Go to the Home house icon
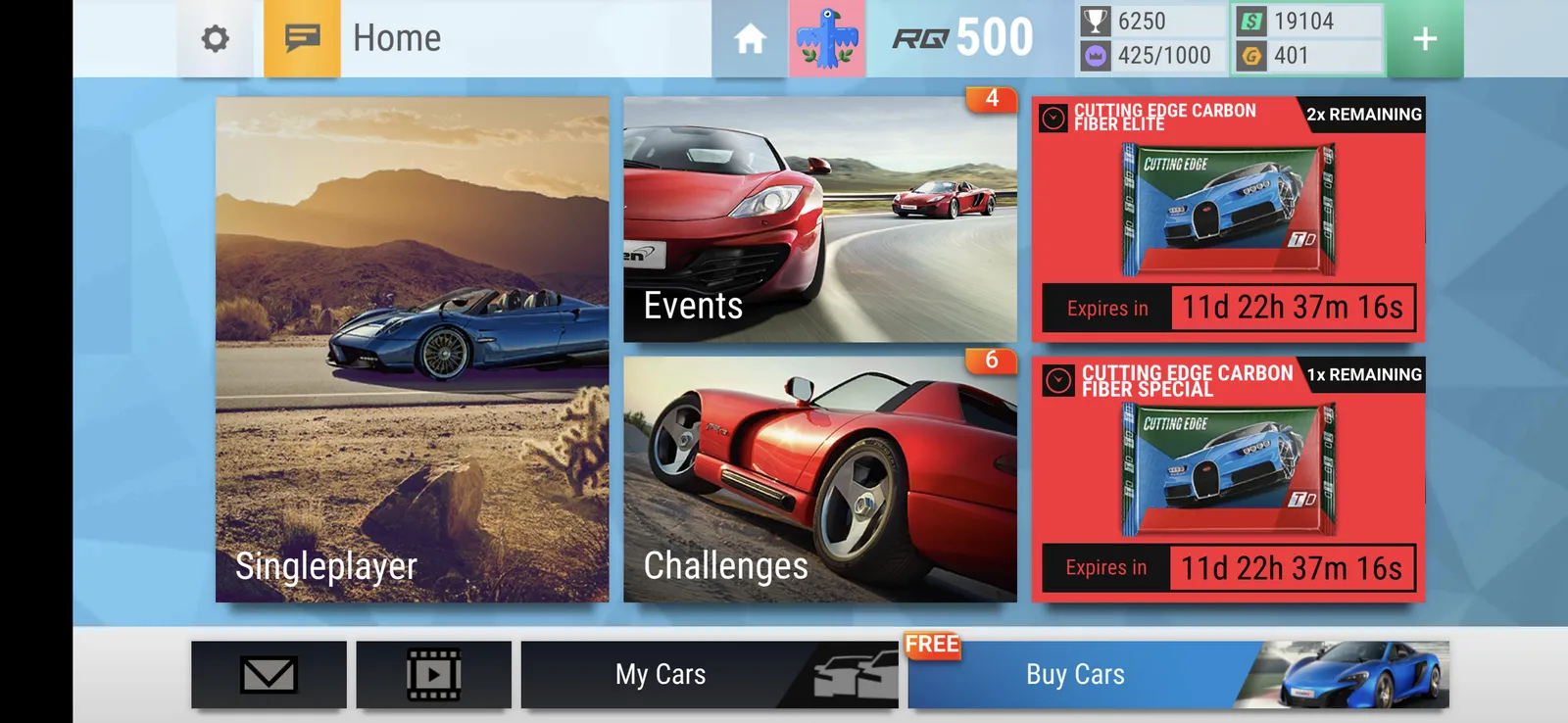This screenshot has width=1568, height=723. coord(750,38)
